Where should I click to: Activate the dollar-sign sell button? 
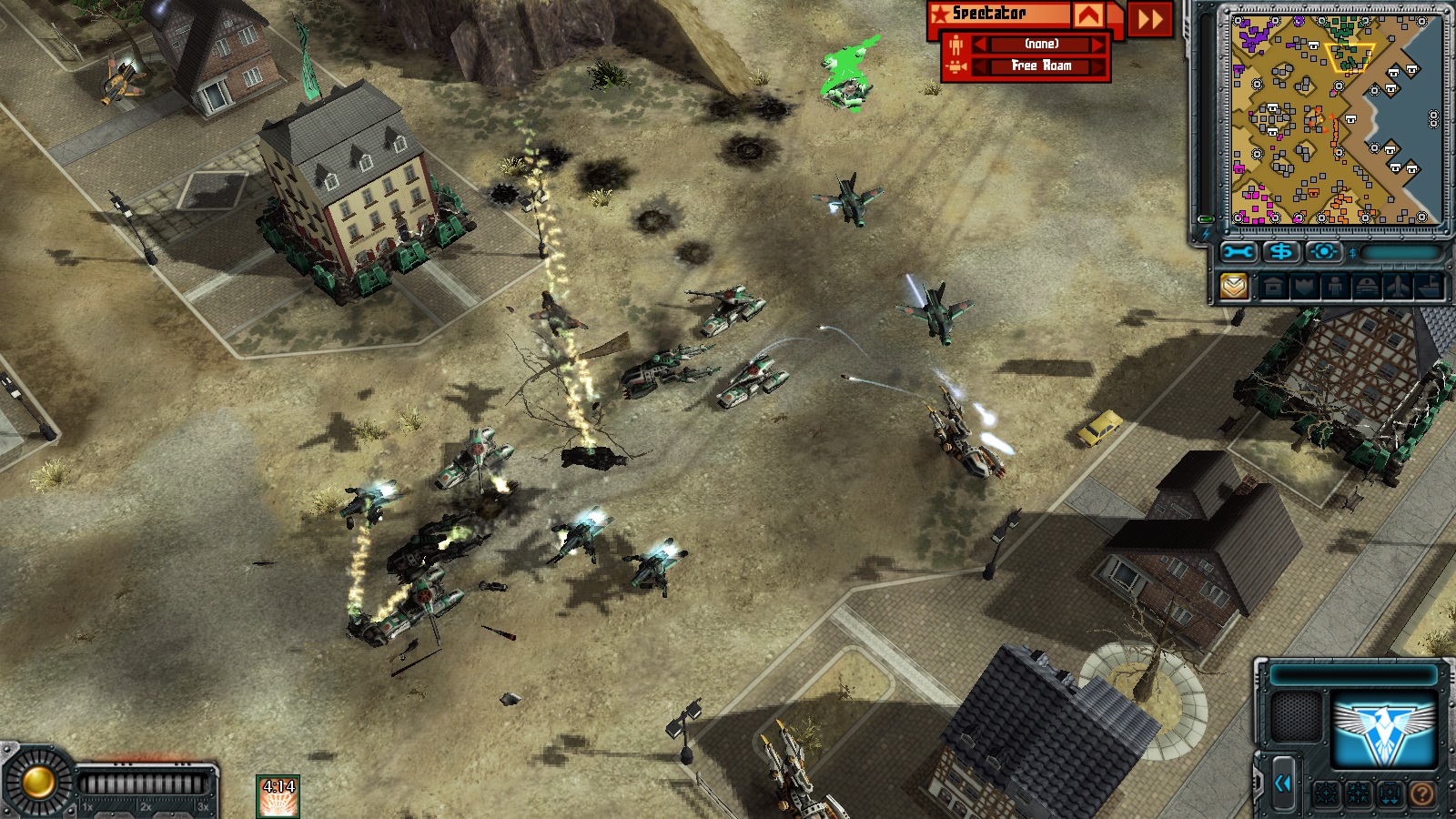(x=1281, y=252)
